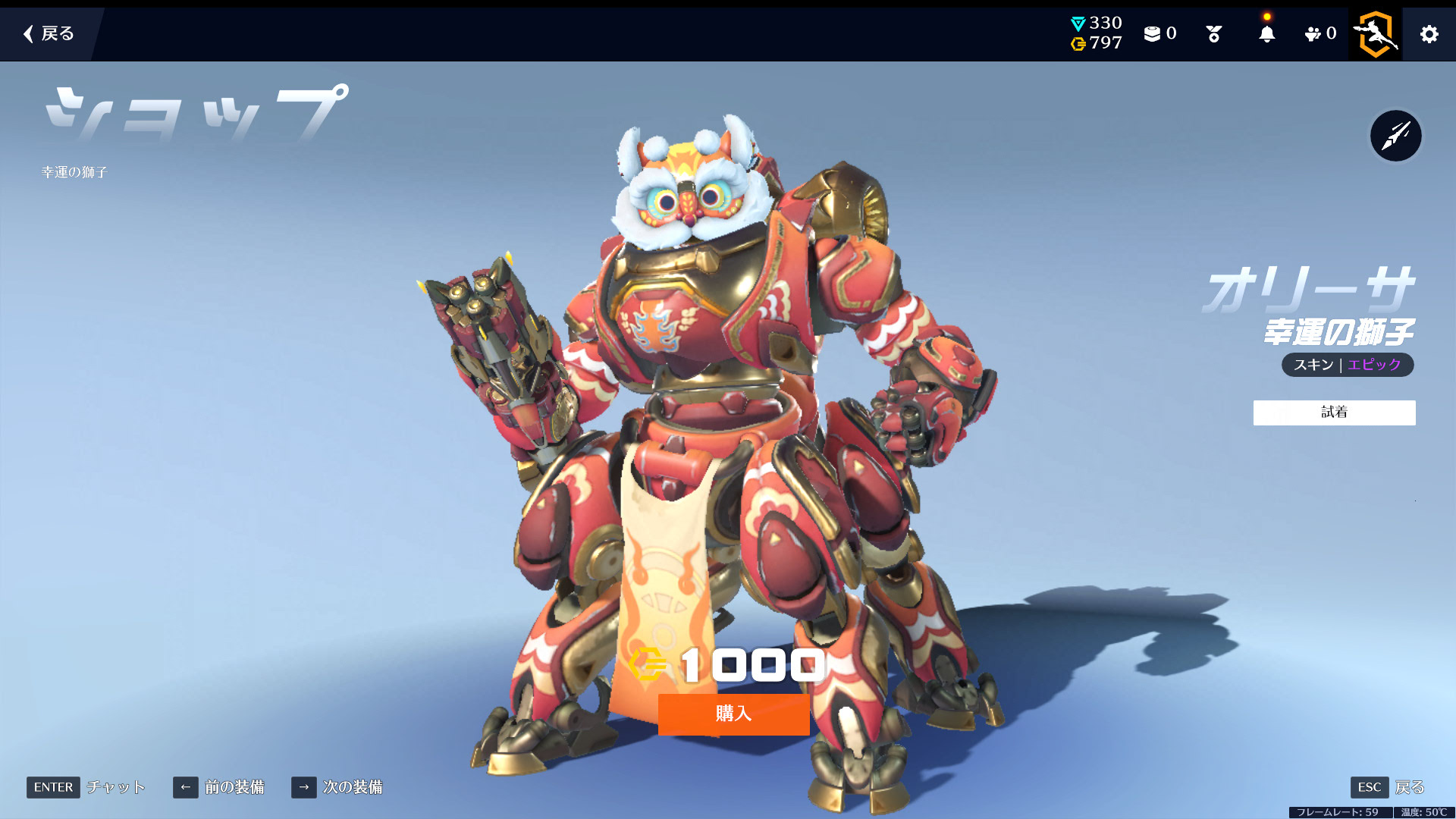Open the medal challenges icon

pos(1213,34)
